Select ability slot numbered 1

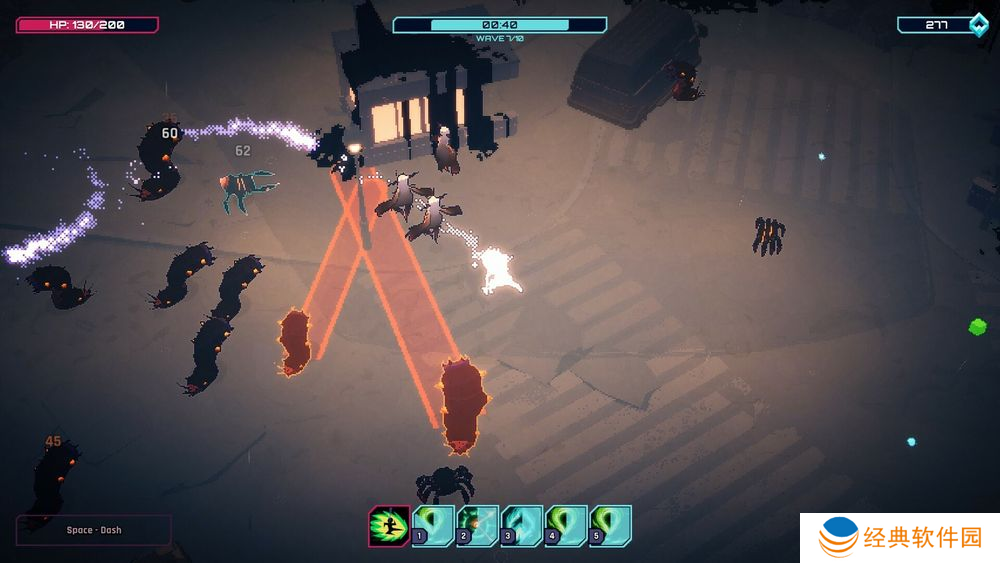(433, 526)
